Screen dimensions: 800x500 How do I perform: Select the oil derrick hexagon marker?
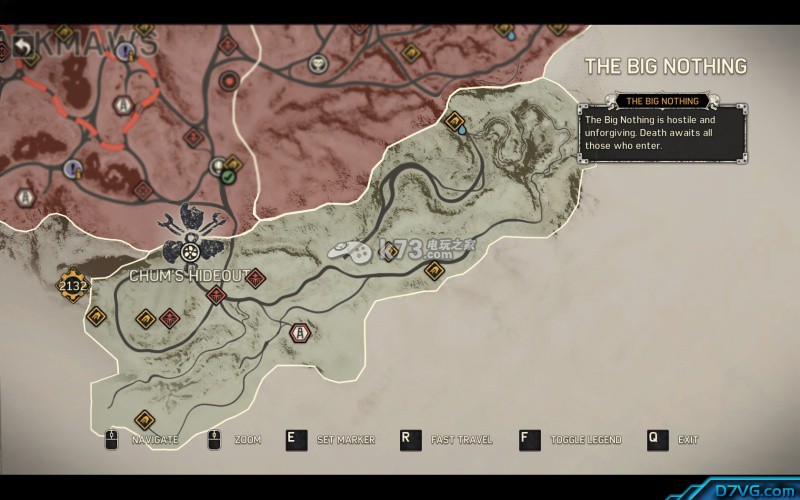(x=298, y=332)
